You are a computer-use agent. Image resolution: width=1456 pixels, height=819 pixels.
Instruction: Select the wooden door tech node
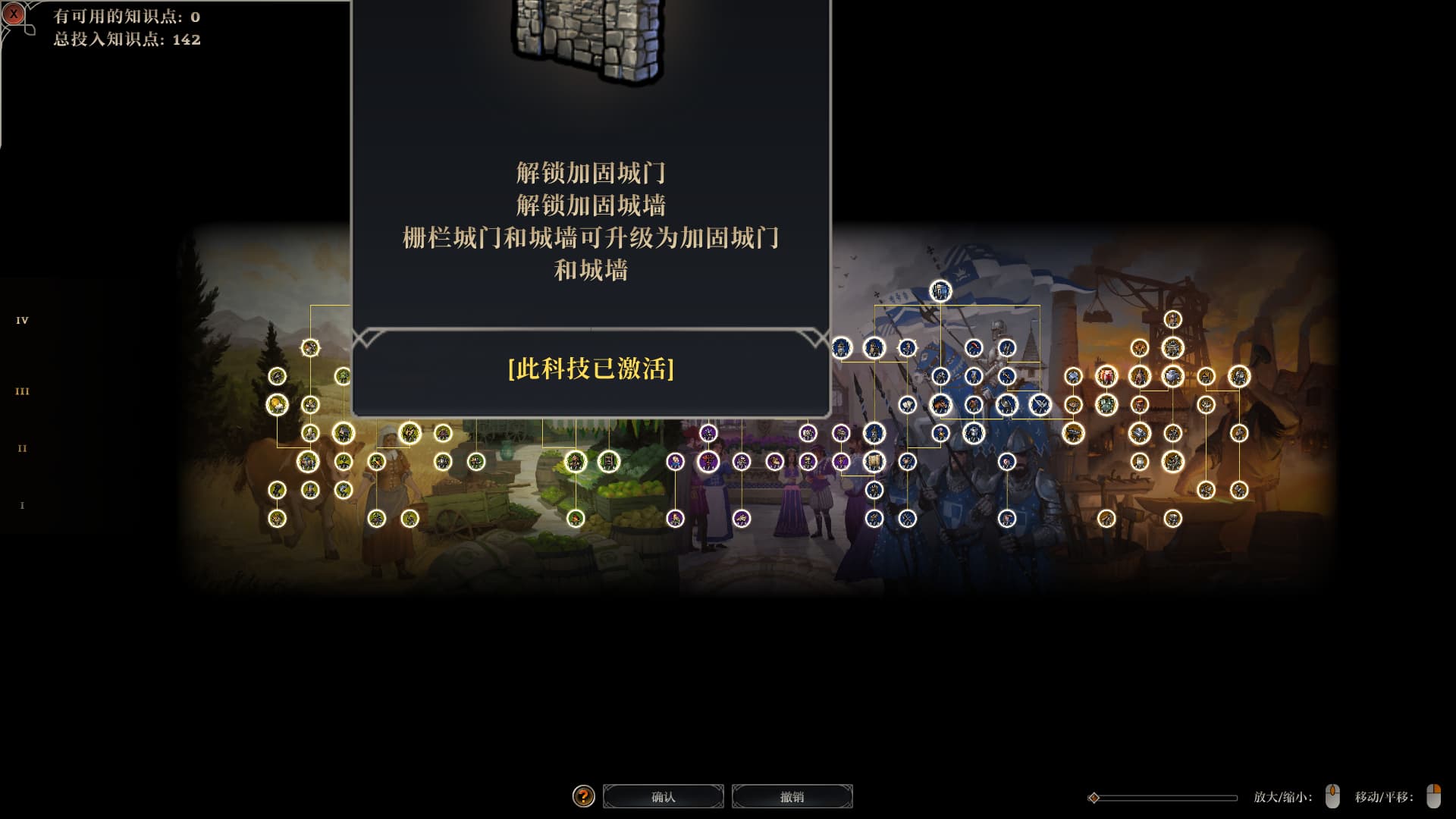point(609,461)
